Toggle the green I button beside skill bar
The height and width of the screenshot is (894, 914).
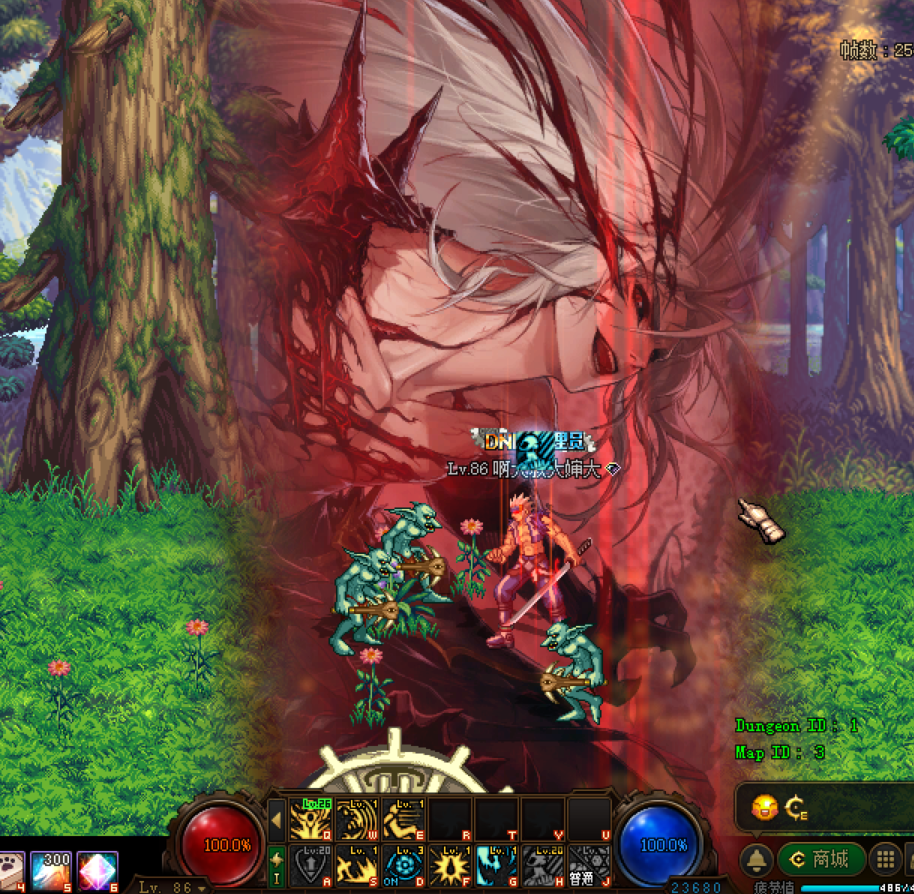(x=277, y=863)
